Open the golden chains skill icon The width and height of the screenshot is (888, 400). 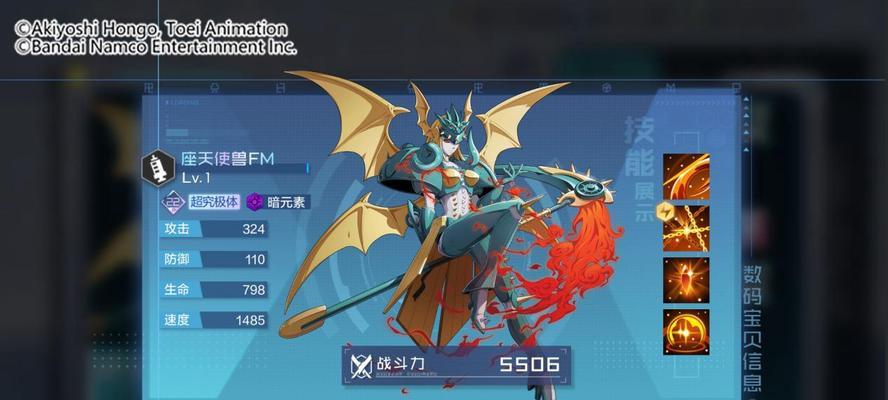pyautogui.click(x=686, y=228)
